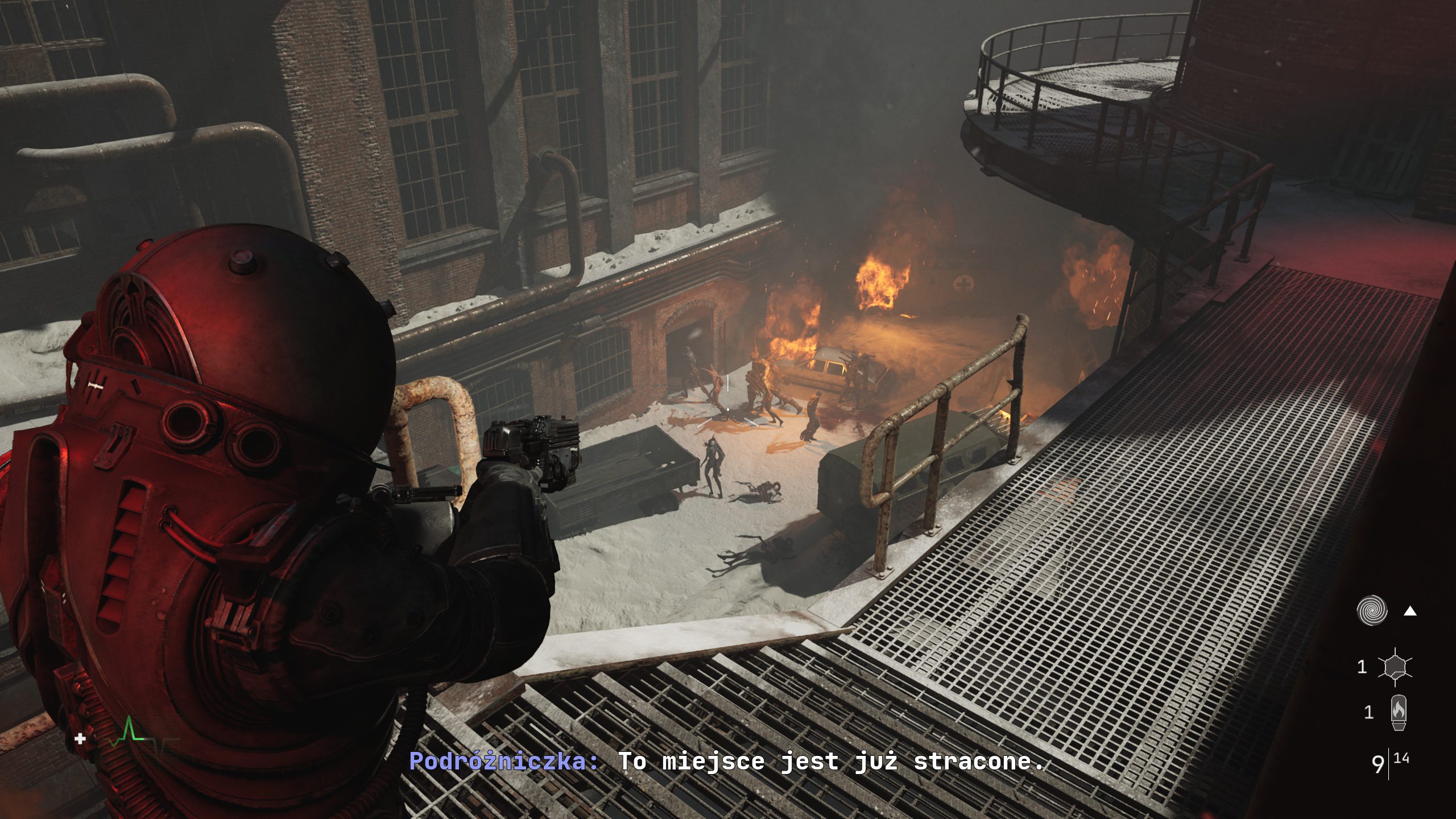
Task: Select the flame fuel canister icon
Action: [x=1398, y=713]
